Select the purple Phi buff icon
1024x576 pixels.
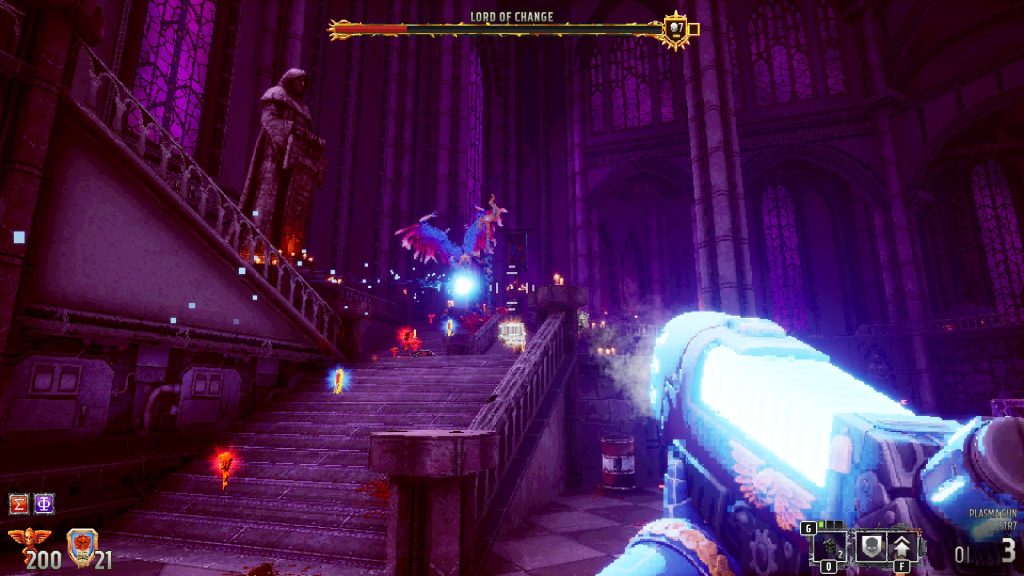(44, 503)
